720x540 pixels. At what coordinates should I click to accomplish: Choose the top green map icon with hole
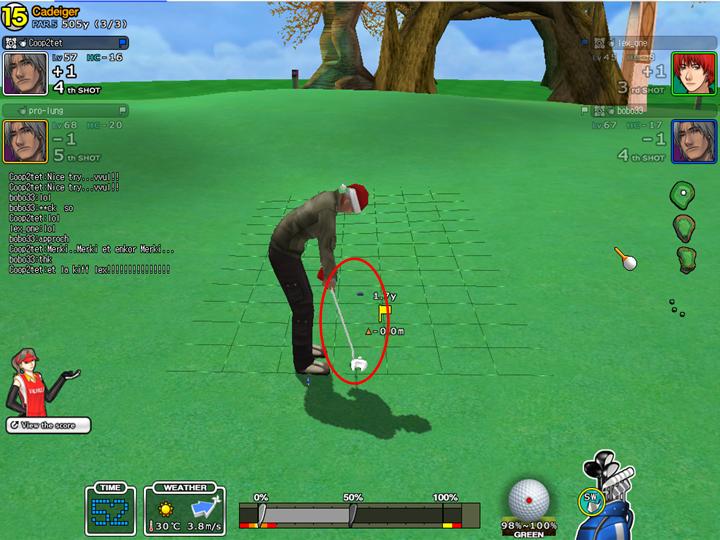682,192
